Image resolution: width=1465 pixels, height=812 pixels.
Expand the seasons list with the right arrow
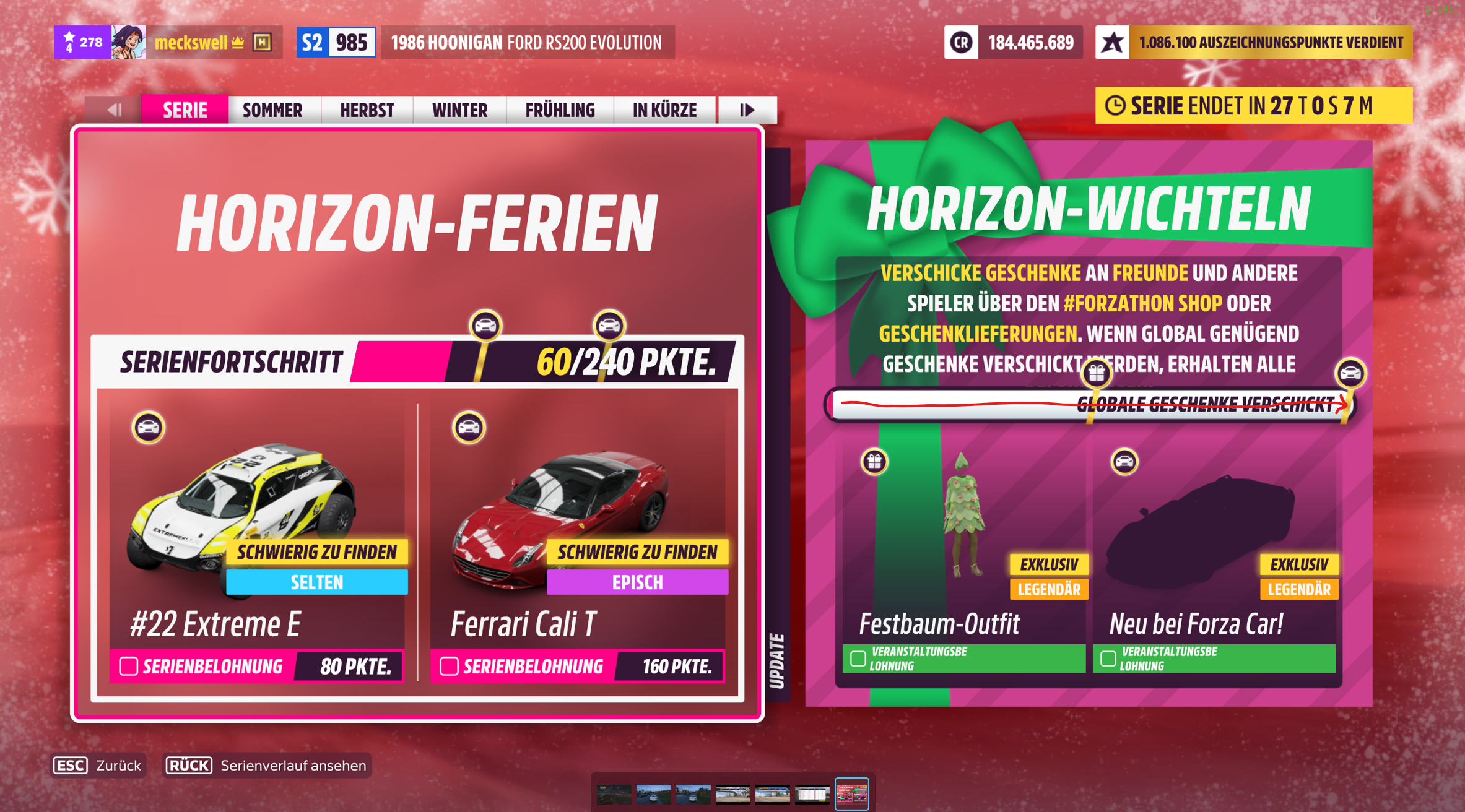(747, 110)
